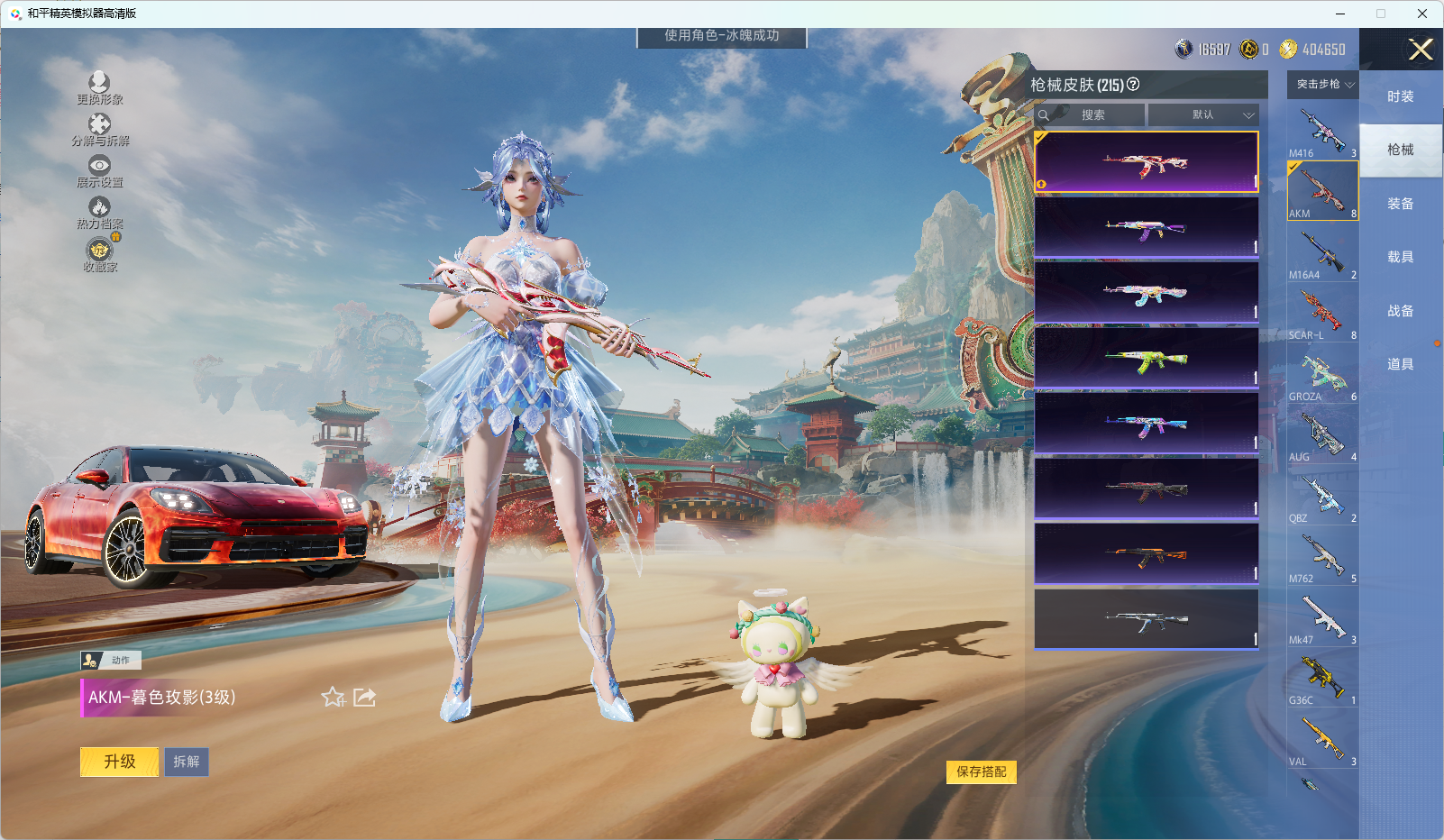The height and width of the screenshot is (840, 1444).
Task: Switch to the 时装 tab
Action: tap(1400, 96)
